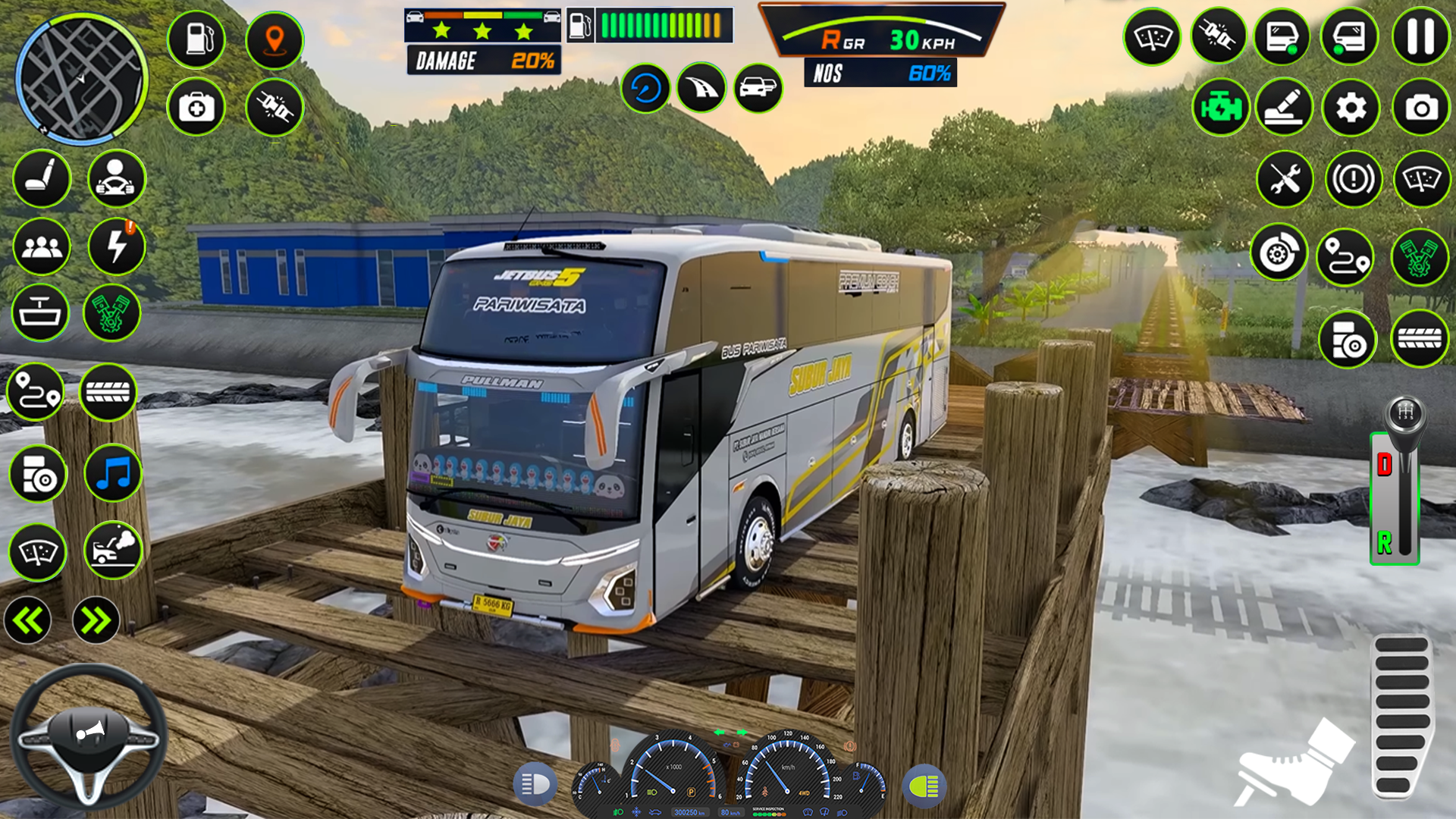
Task: Pause the game with the pause button
Action: [x=1420, y=36]
